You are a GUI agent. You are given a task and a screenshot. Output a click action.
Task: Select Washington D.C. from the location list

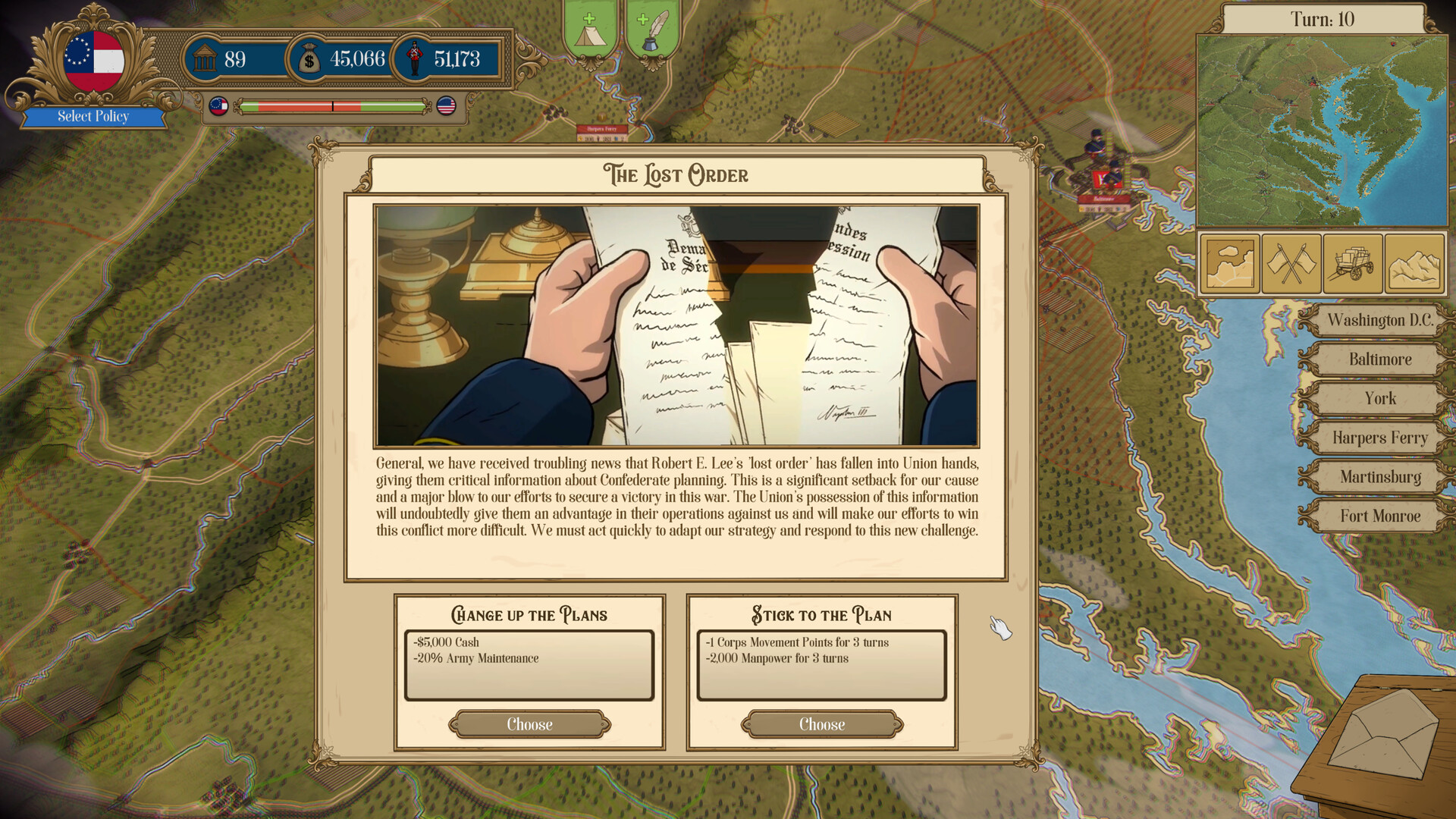click(1377, 321)
